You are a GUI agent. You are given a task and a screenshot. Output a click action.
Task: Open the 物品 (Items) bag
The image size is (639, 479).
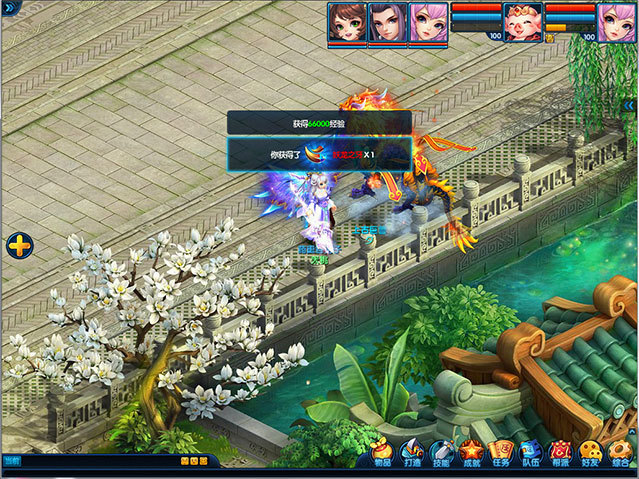coord(381,453)
